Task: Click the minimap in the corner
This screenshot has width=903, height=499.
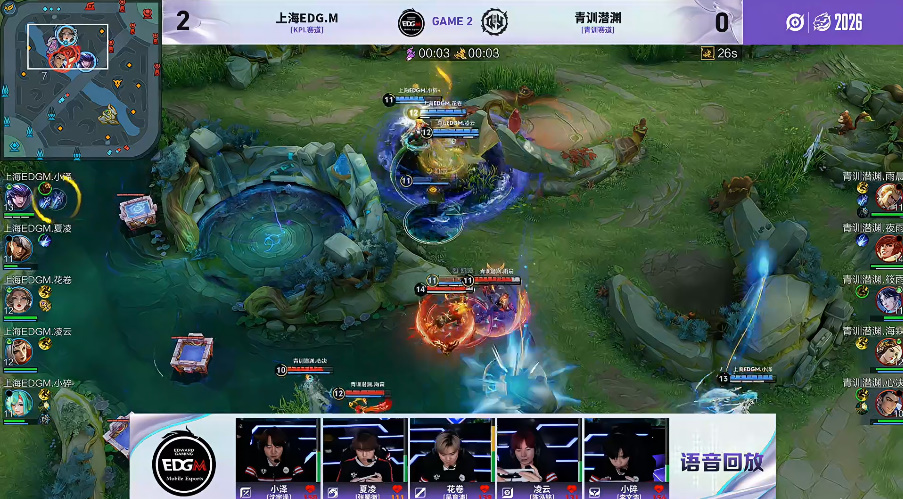Action: click(x=80, y=78)
